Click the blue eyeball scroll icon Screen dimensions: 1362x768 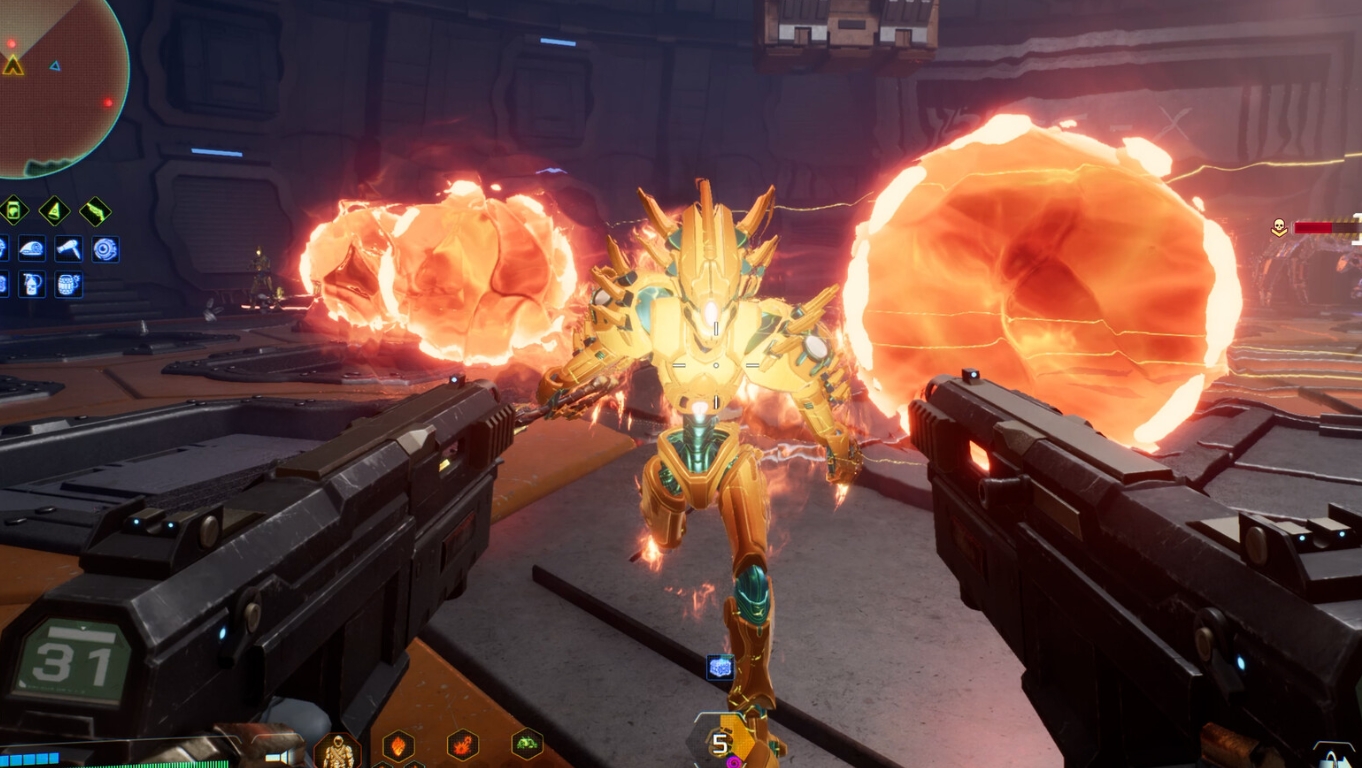105,249
